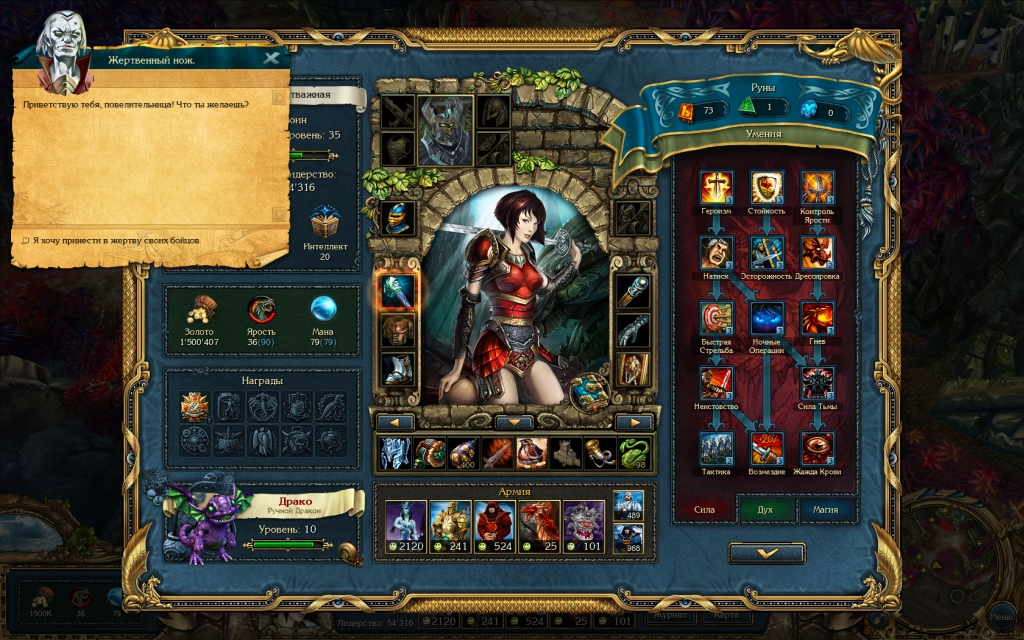The image size is (1024, 640).
Task: Pick the Стойкость skill icon
Action: [766, 187]
